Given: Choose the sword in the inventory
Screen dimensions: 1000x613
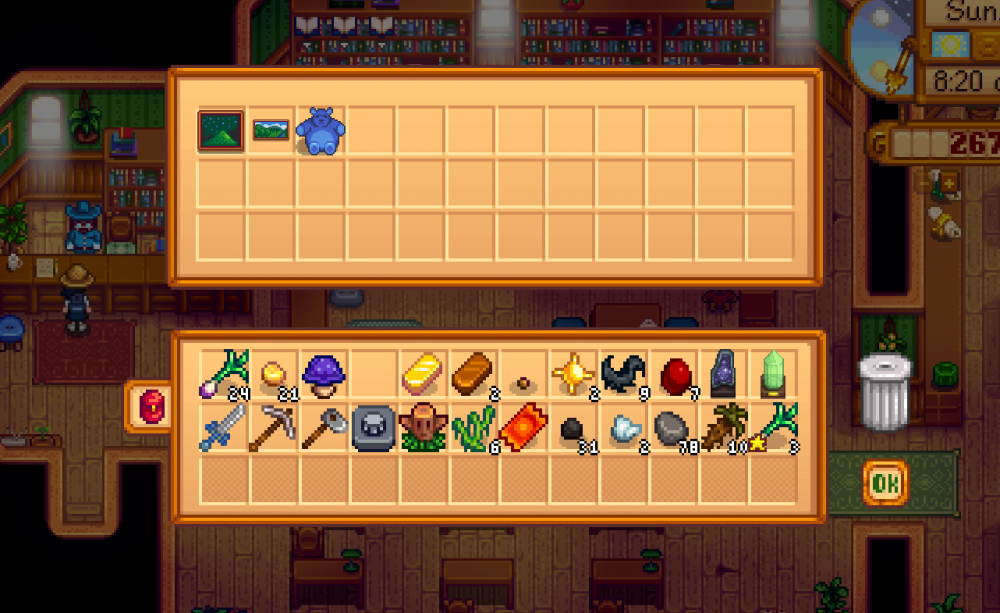Looking at the screenshot, I should pos(224,427).
